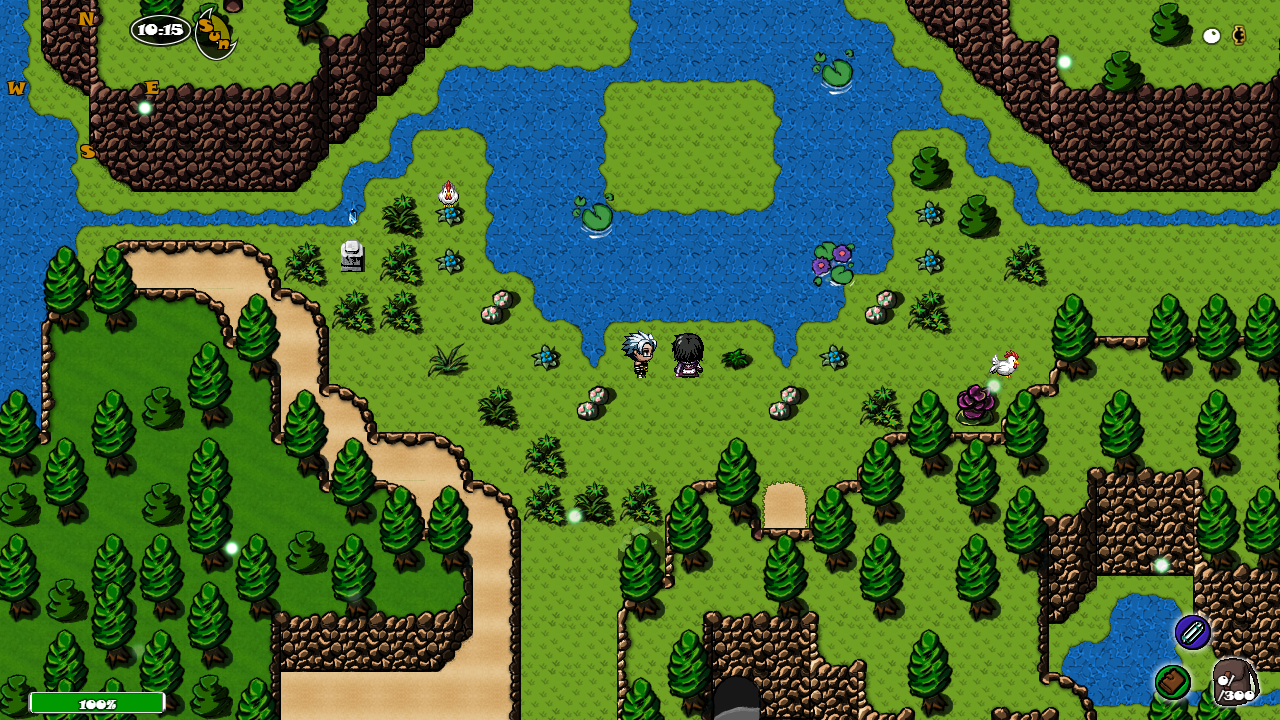The image size is (1280, 720).
Task: Open the crystal ability icon
Action: tap(1192, 632)
